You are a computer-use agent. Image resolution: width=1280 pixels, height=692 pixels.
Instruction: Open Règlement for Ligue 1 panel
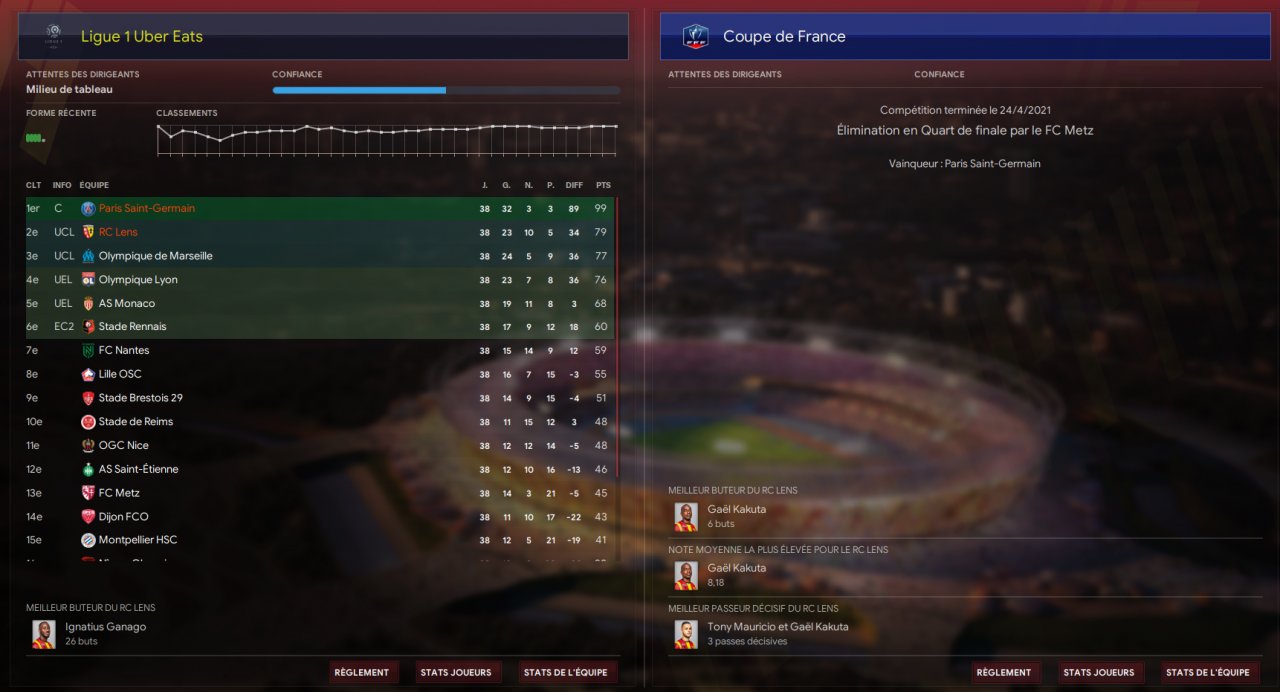point(362,672)
